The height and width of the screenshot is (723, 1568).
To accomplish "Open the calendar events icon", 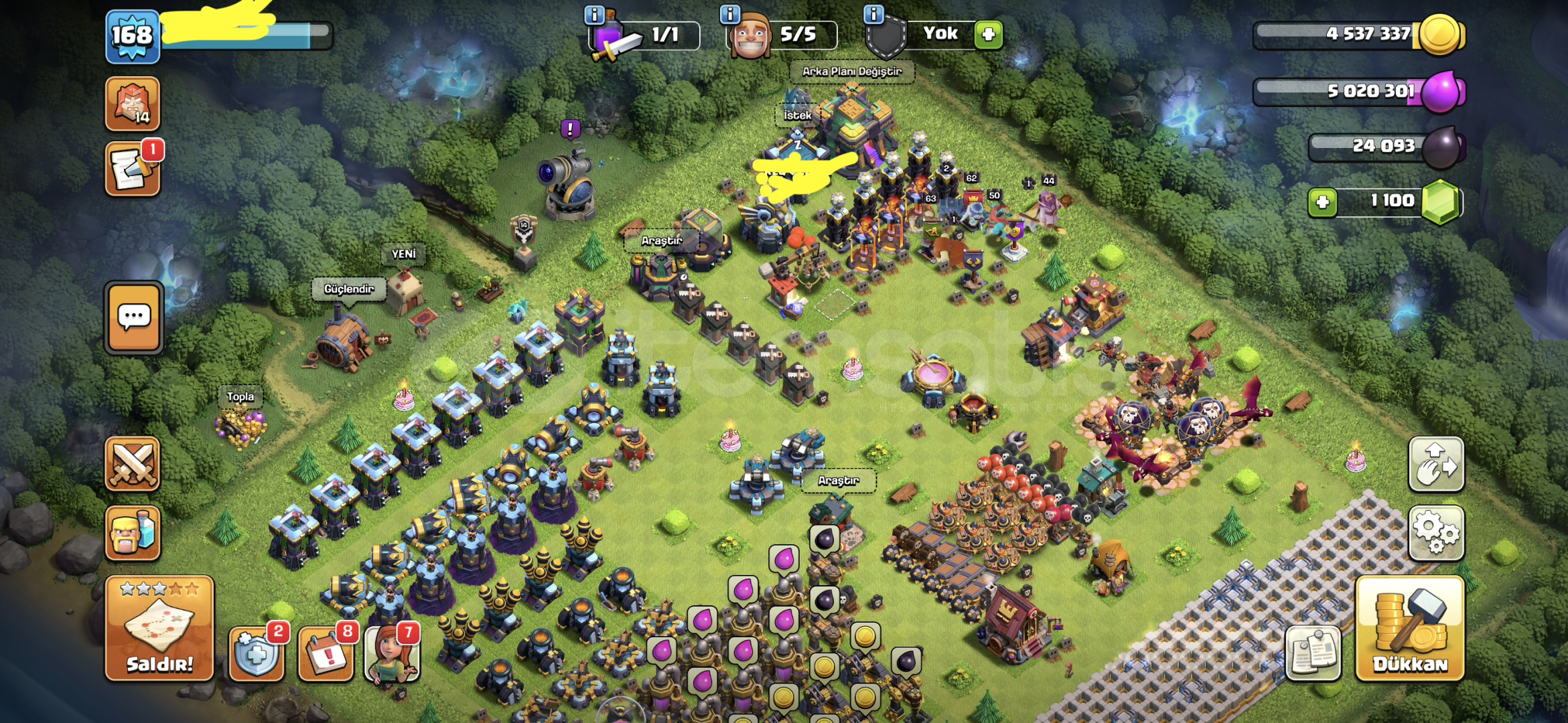I will [x=326, y=654].
